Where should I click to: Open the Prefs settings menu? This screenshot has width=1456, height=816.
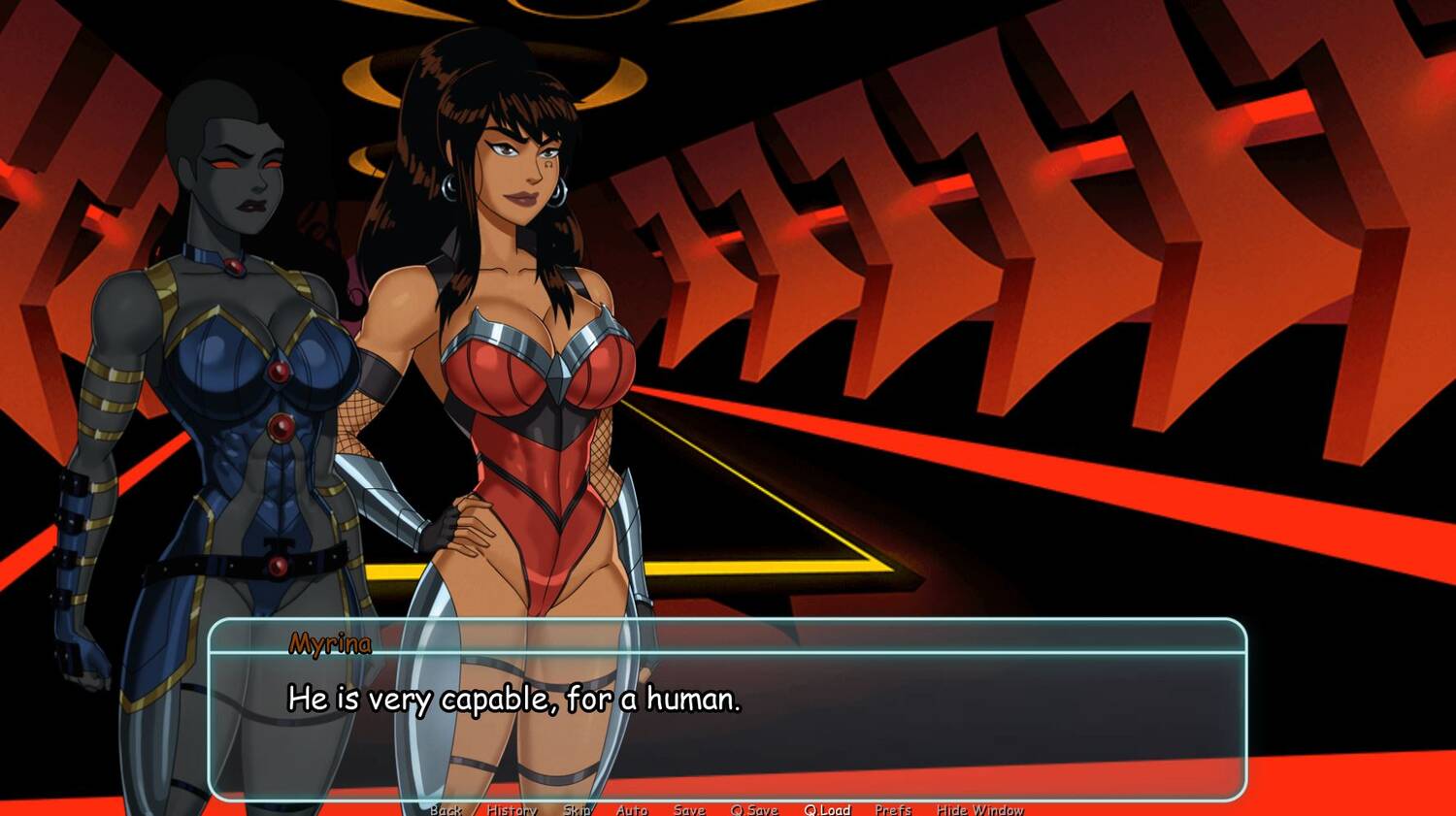click(x=893, y=810)
